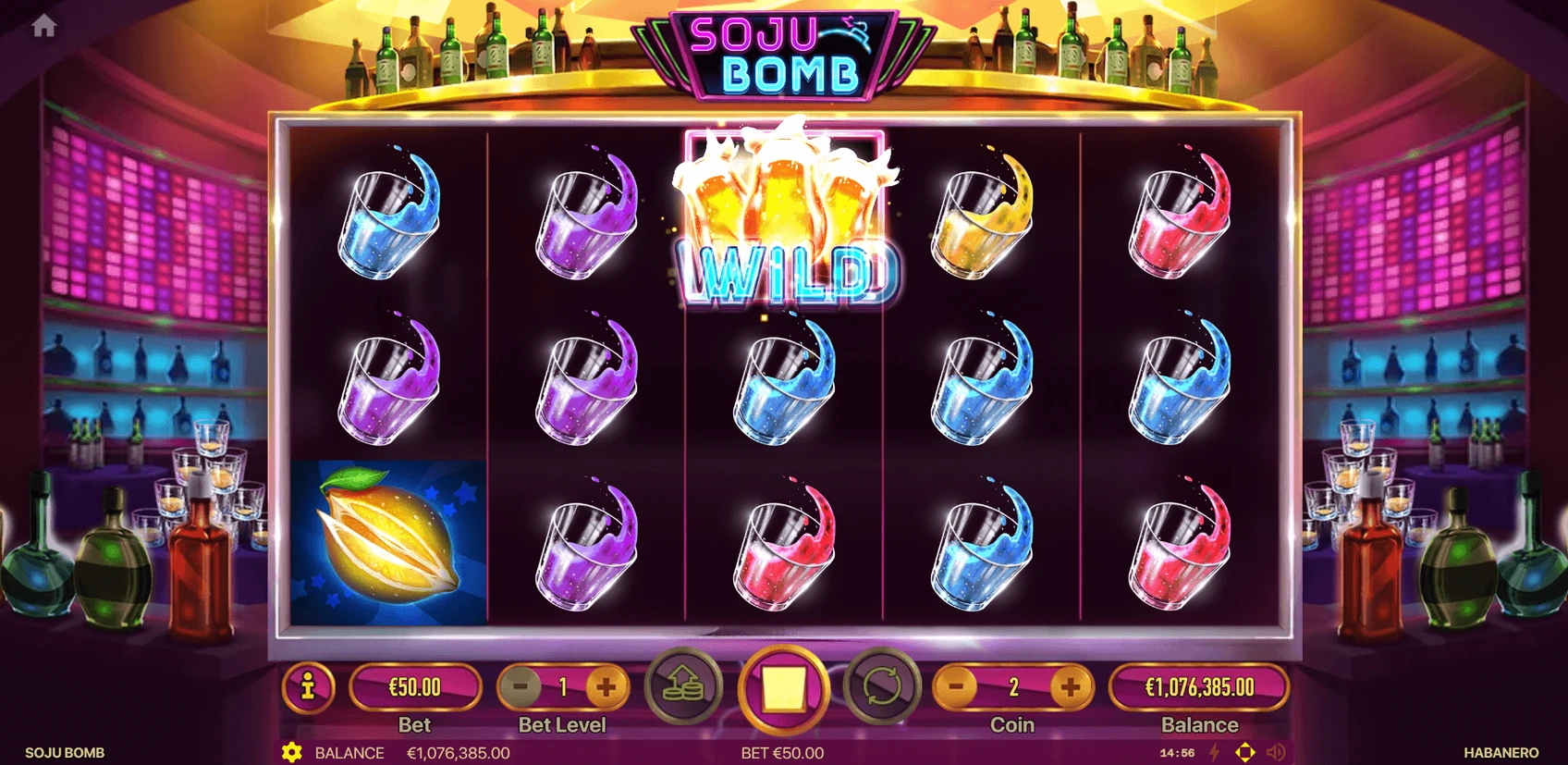Set max bet with coin-stack button

[x=684, y=687]
